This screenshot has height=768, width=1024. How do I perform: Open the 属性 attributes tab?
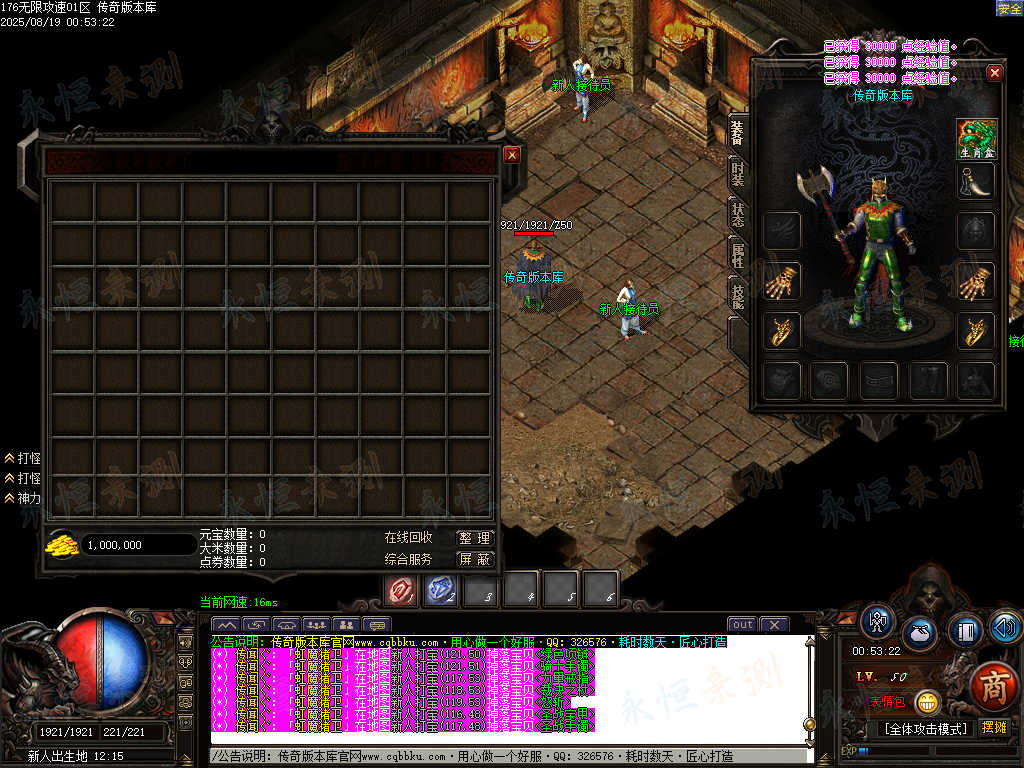(738, 253)
